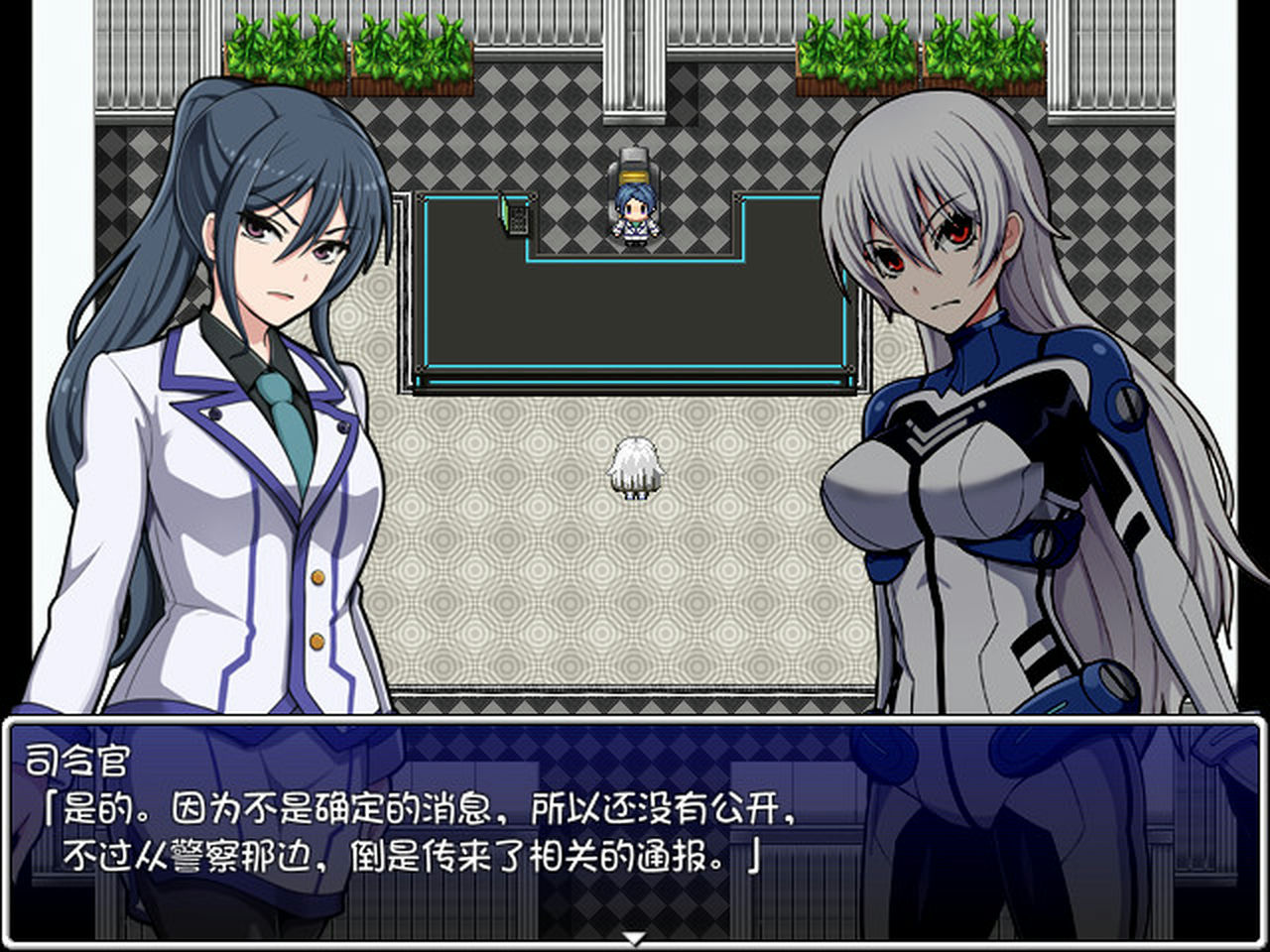1270x952 pixels.
Task: Click the continue arrow below the dialogue box
Action: pyautogui.click(x=633, y=937)
